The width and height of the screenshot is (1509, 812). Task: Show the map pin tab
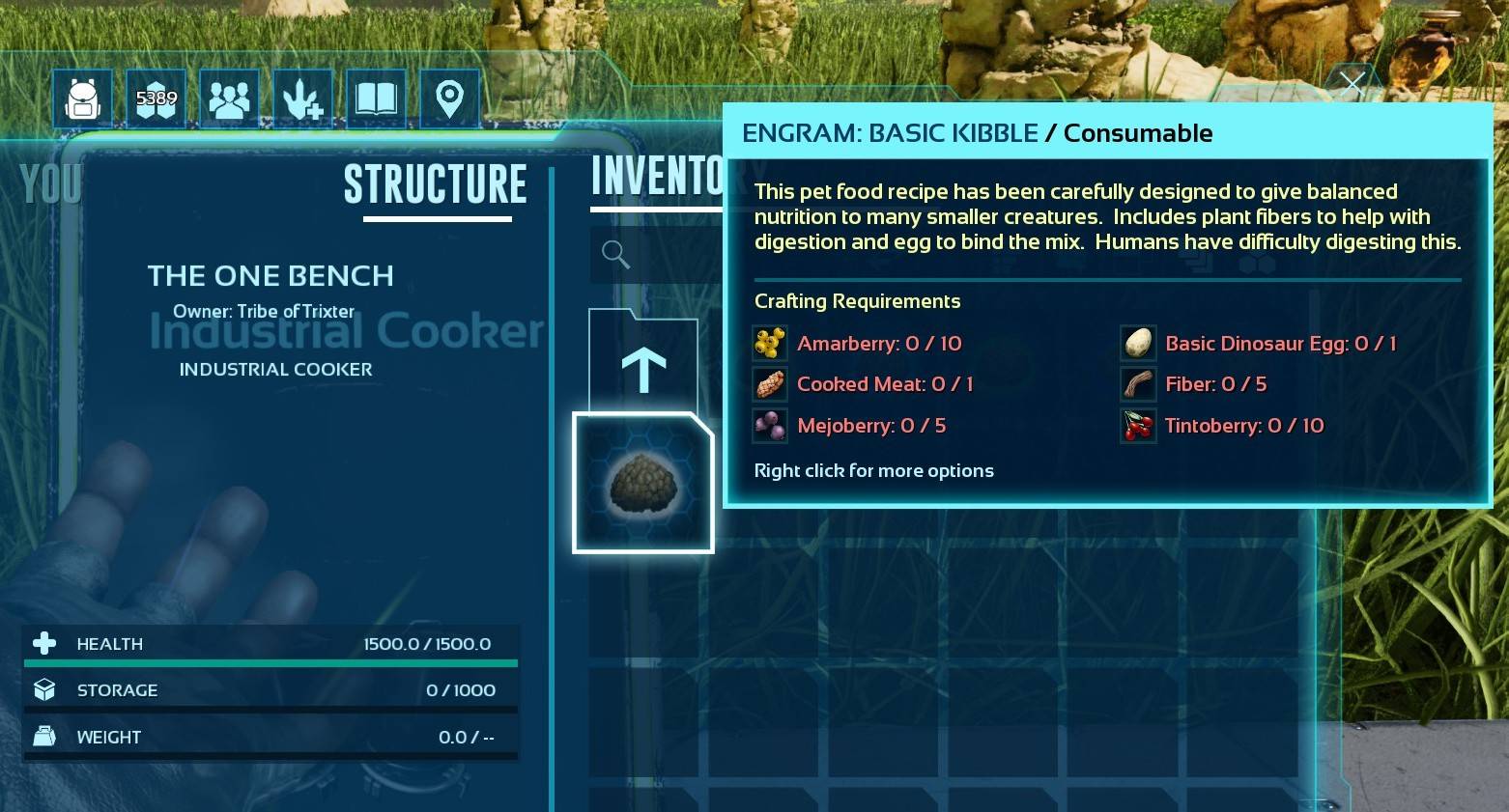click(449, 98)
